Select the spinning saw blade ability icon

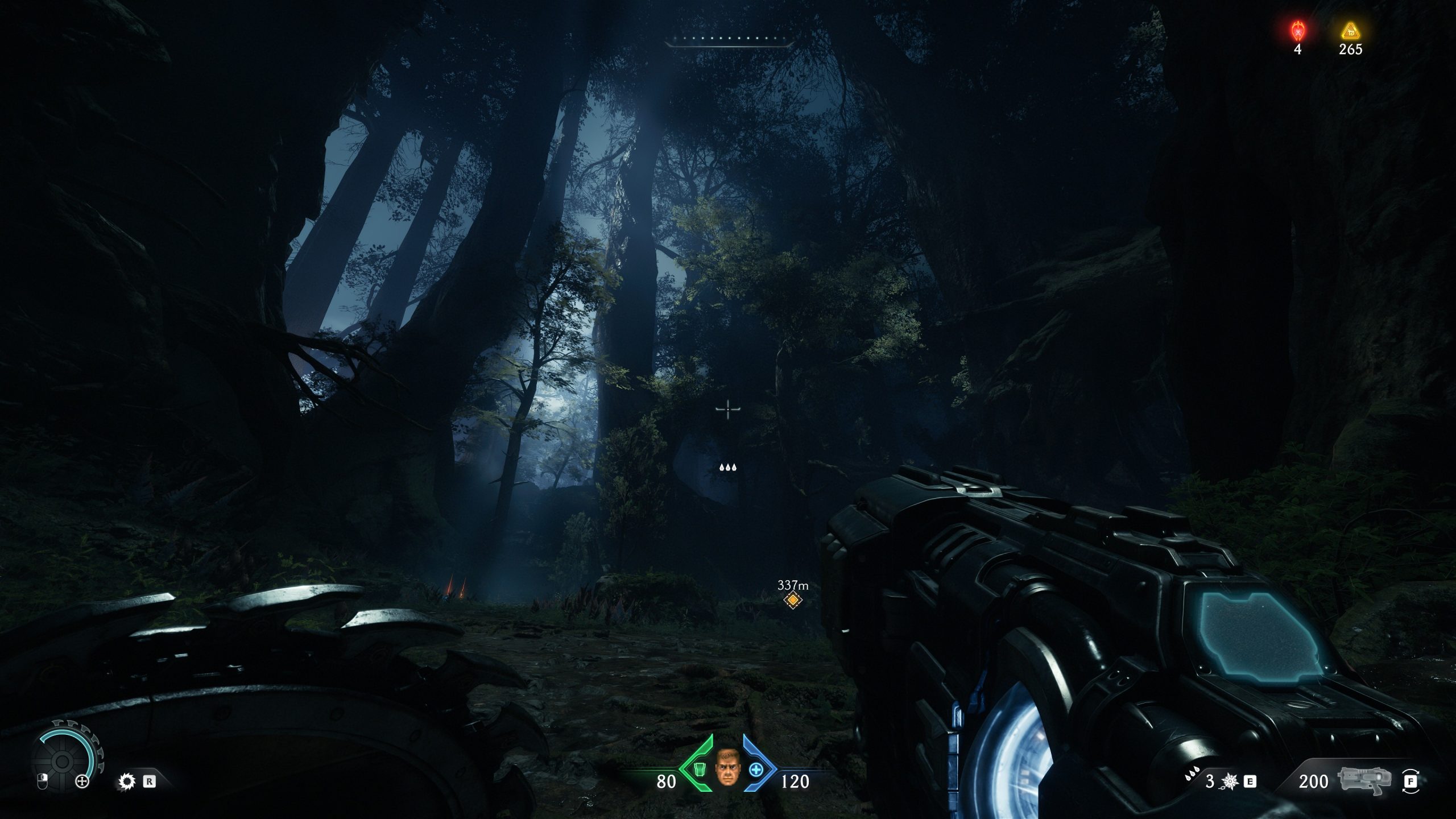tap(126, 781)
